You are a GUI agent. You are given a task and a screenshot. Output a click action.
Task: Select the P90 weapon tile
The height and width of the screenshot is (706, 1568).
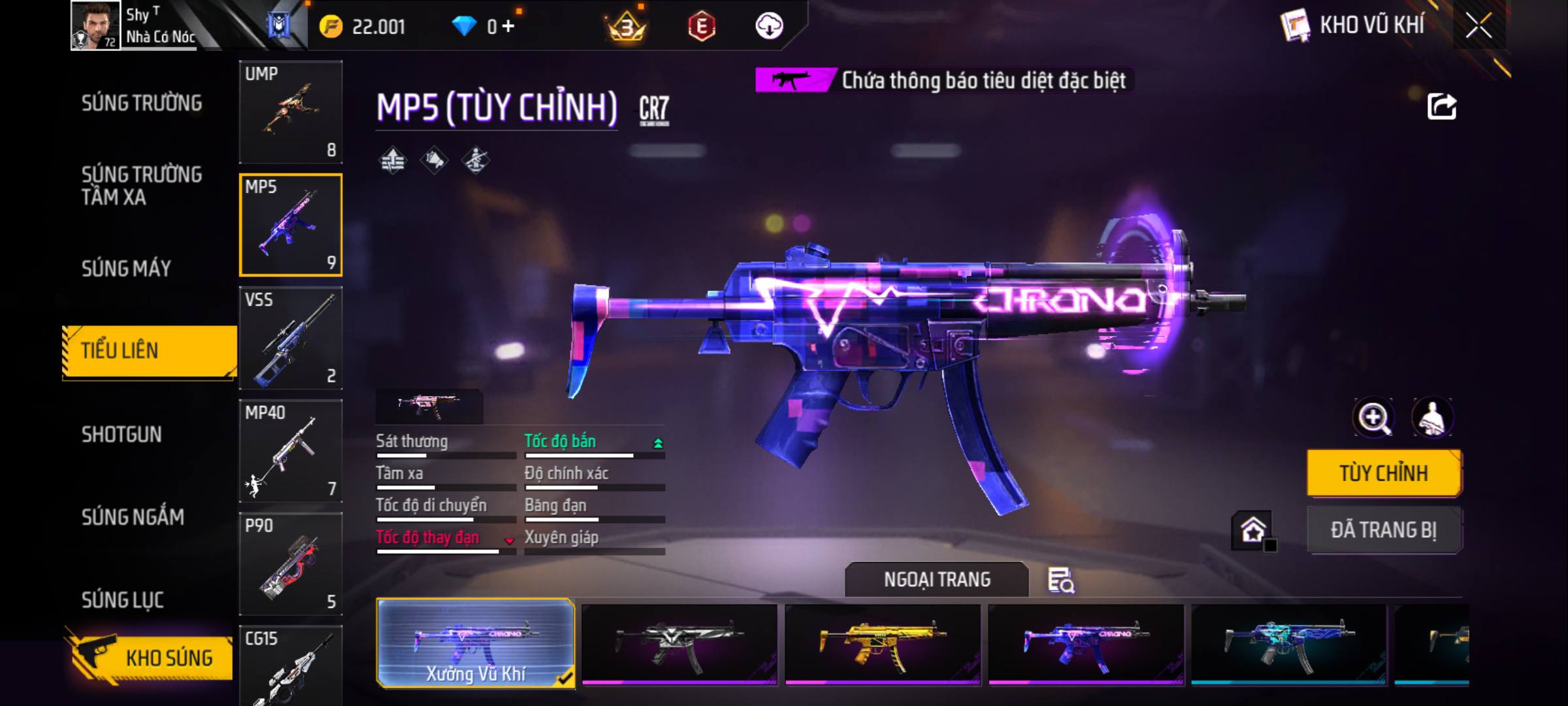[291, 563]
